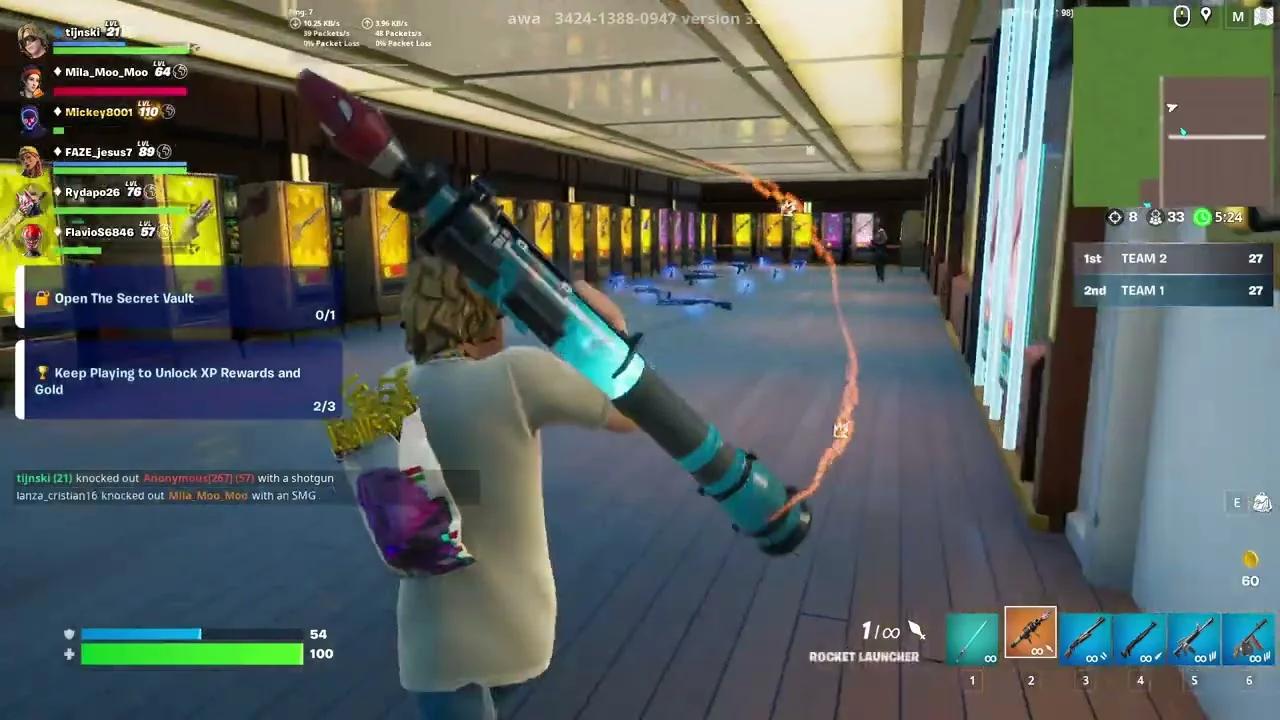
Task: Click the players remaining counter icon
Action: [1156, 217]
